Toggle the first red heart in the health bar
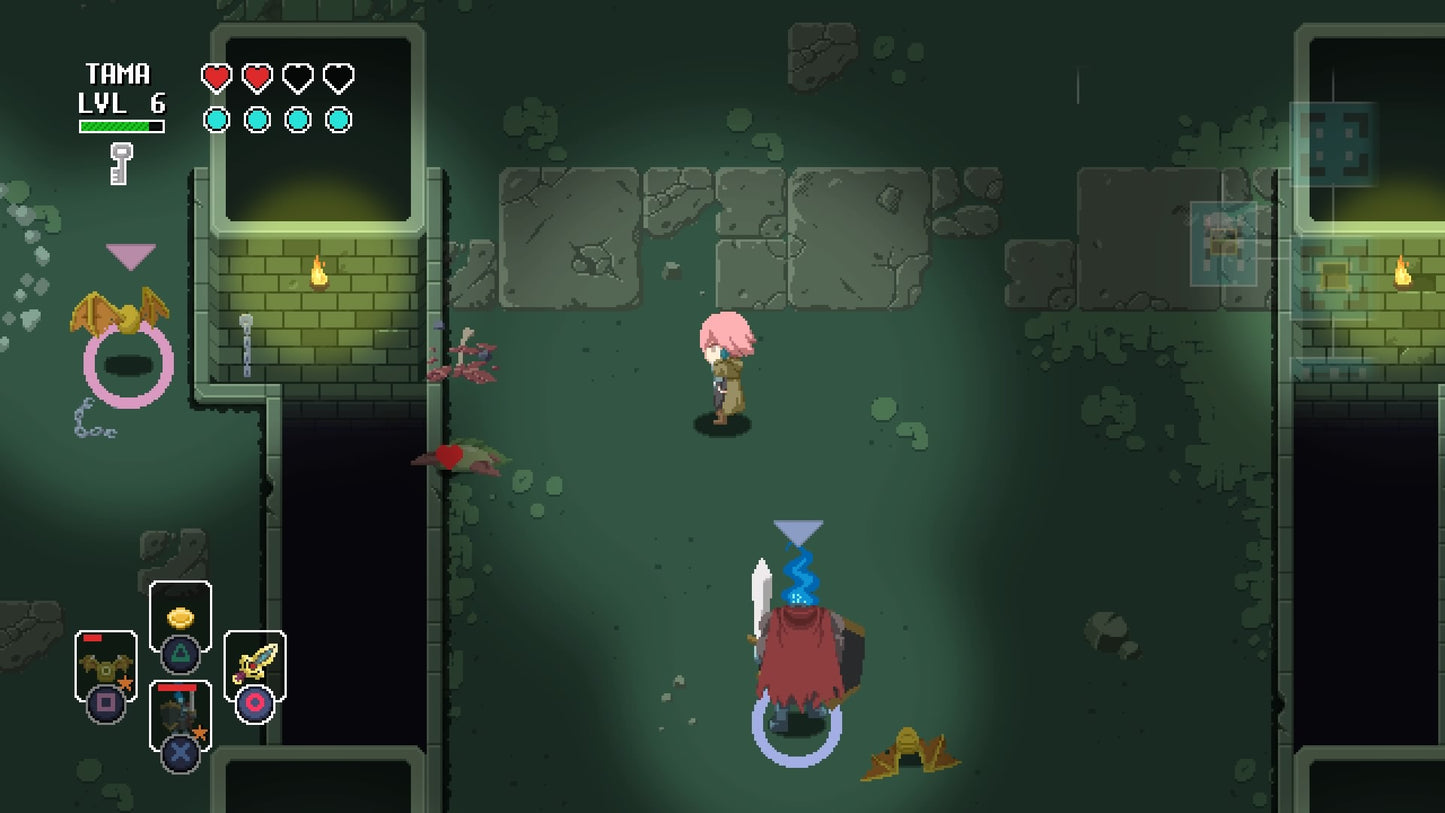1445x813 pixels. (x=216, y=76)
